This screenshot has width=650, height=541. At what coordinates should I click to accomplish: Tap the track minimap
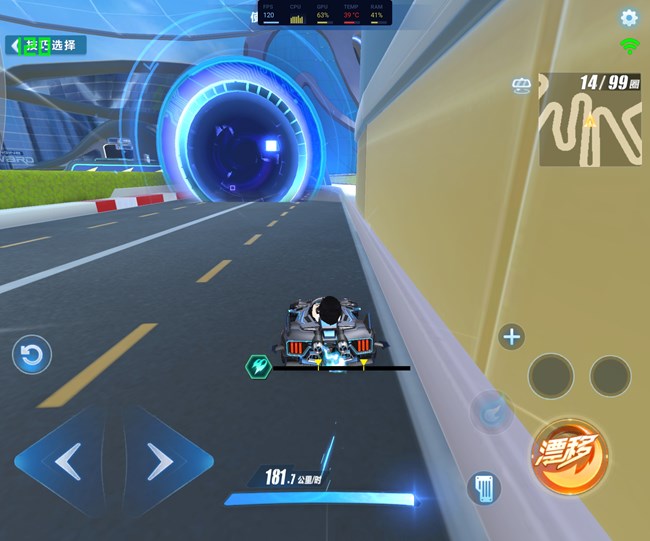point(590,119)
